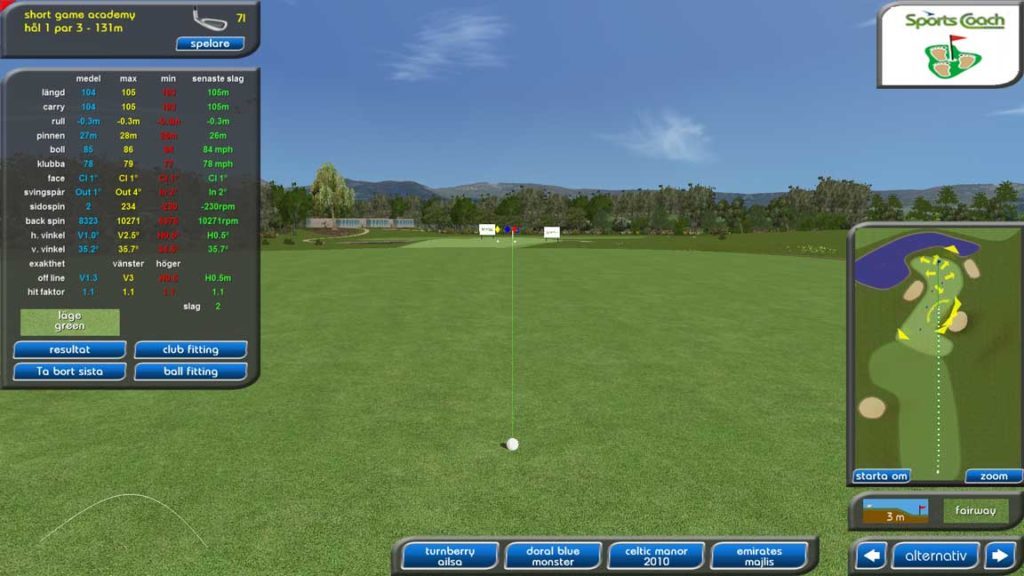
Task: Start the club fitting mode
Action: (190, 350)
